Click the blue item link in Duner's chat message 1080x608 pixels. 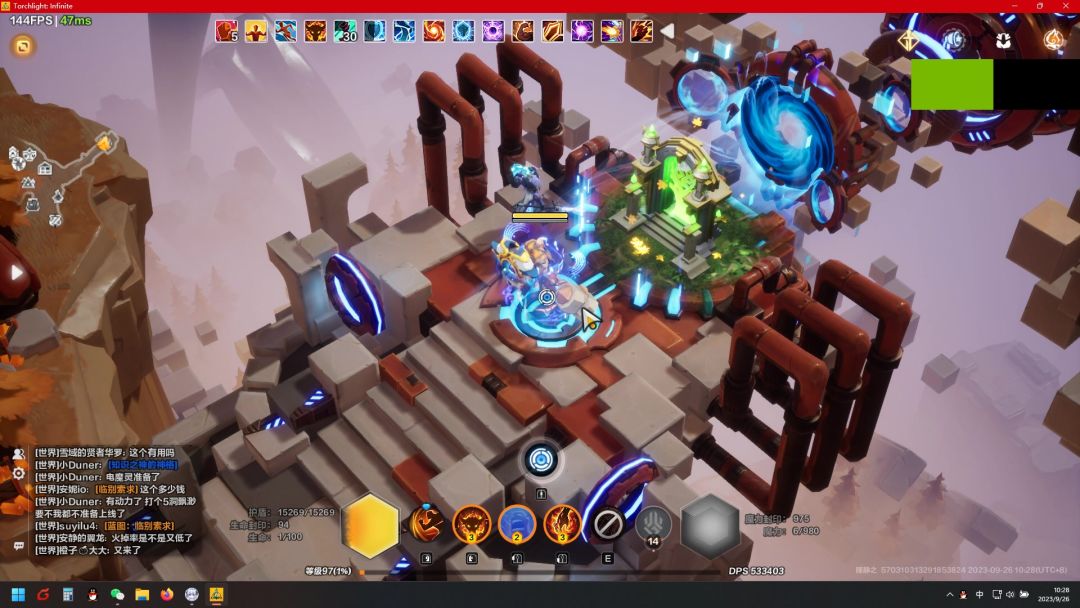pyautogui.click(x=142, y=465)
